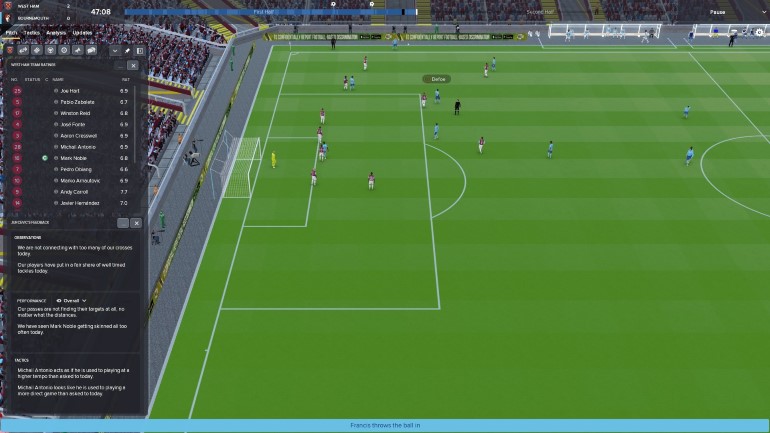Close the assistant's feedback panel

pyautogui.click(x=136, y=223)
